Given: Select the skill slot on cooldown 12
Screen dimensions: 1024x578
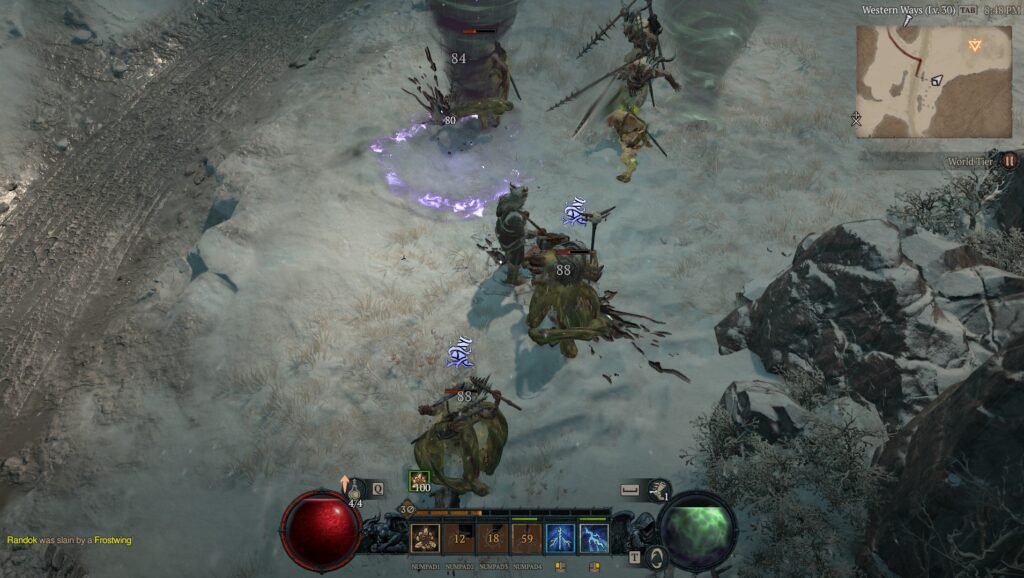Looking at the screenshot, I should pos(459,539).
